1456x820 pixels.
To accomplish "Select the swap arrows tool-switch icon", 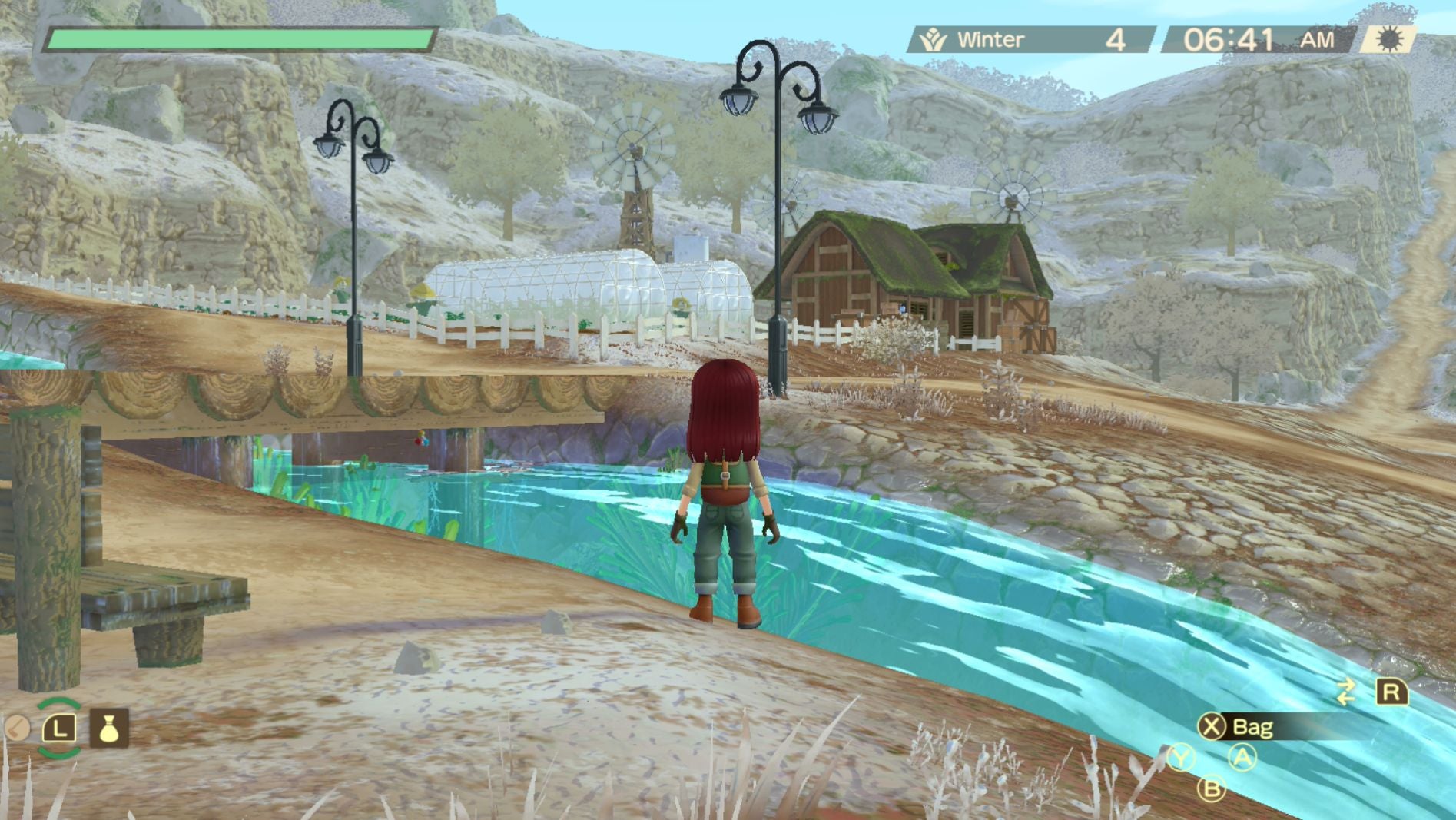I will [1345, 693].
